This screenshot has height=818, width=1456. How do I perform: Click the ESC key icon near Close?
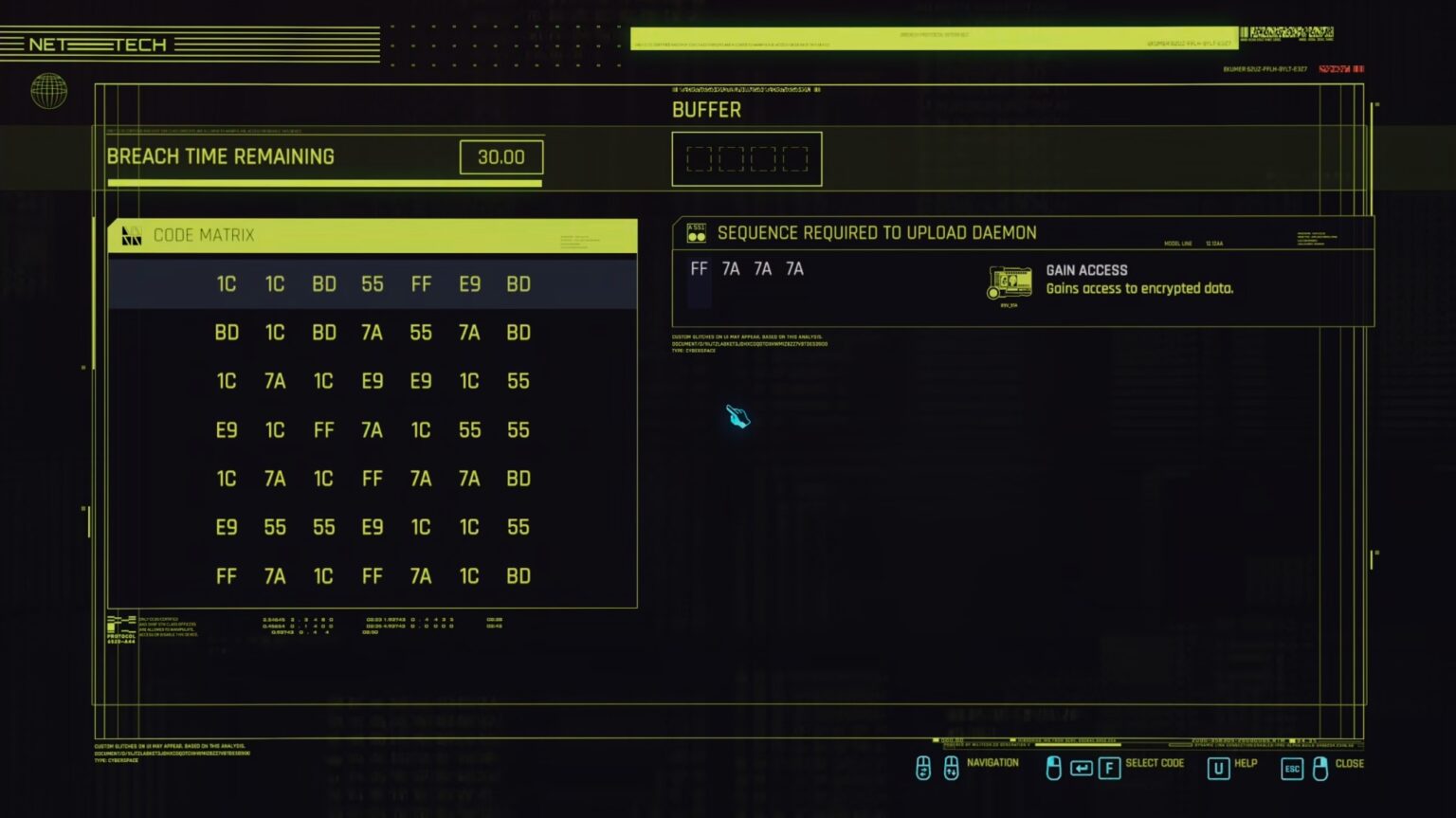(x=1290, y=770)
